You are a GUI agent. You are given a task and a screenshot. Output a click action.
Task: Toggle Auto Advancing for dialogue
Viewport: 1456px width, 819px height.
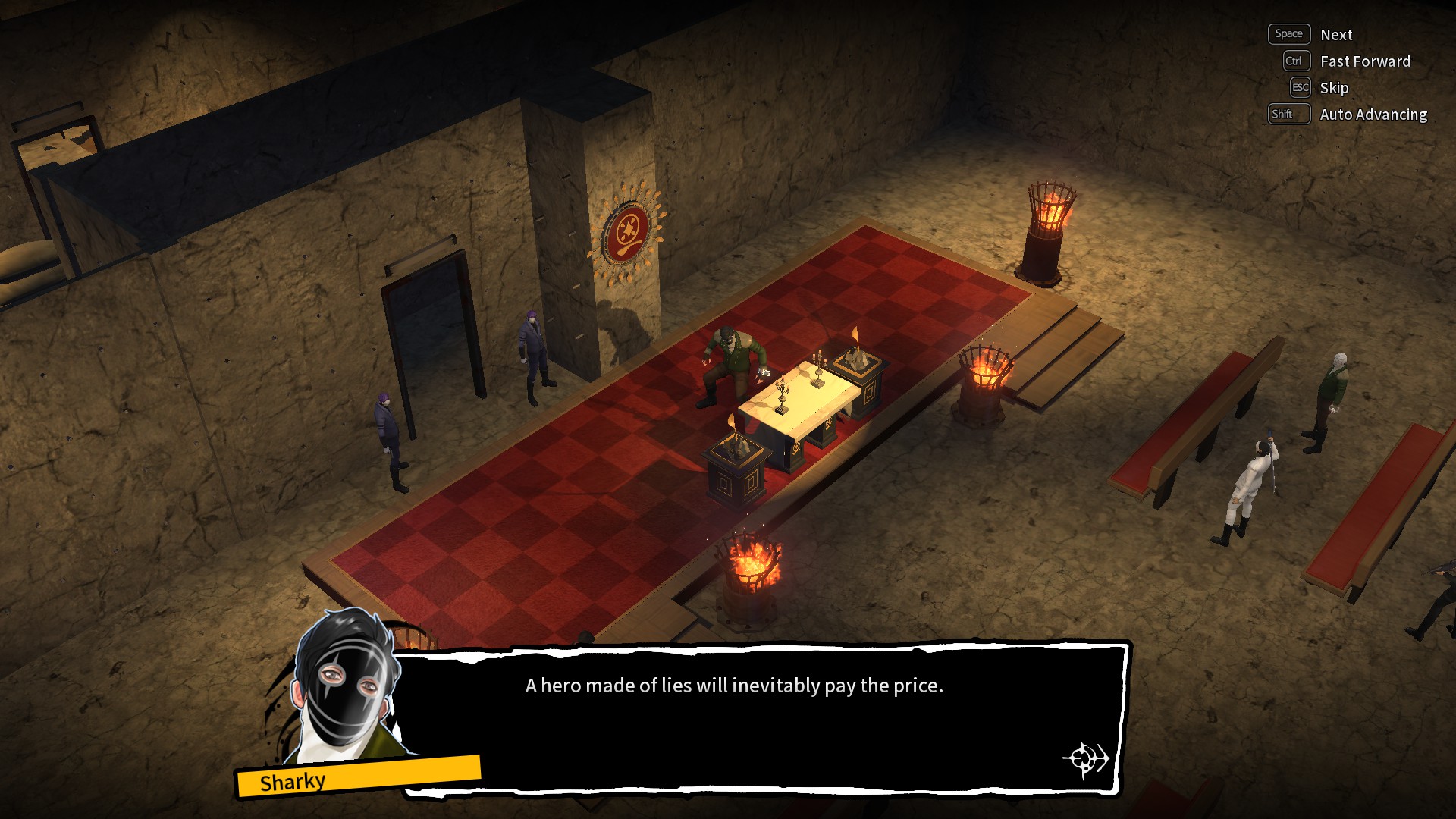(1373, 115)
